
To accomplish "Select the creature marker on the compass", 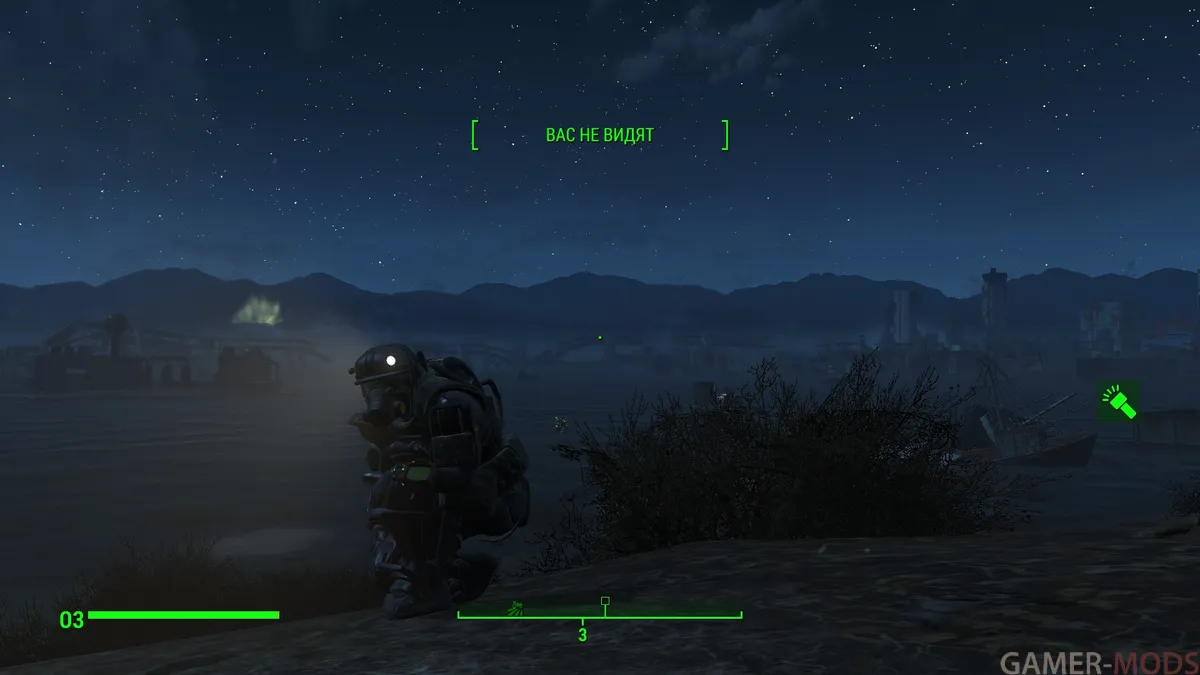I will pyautogui.click(x=515, y=606).
